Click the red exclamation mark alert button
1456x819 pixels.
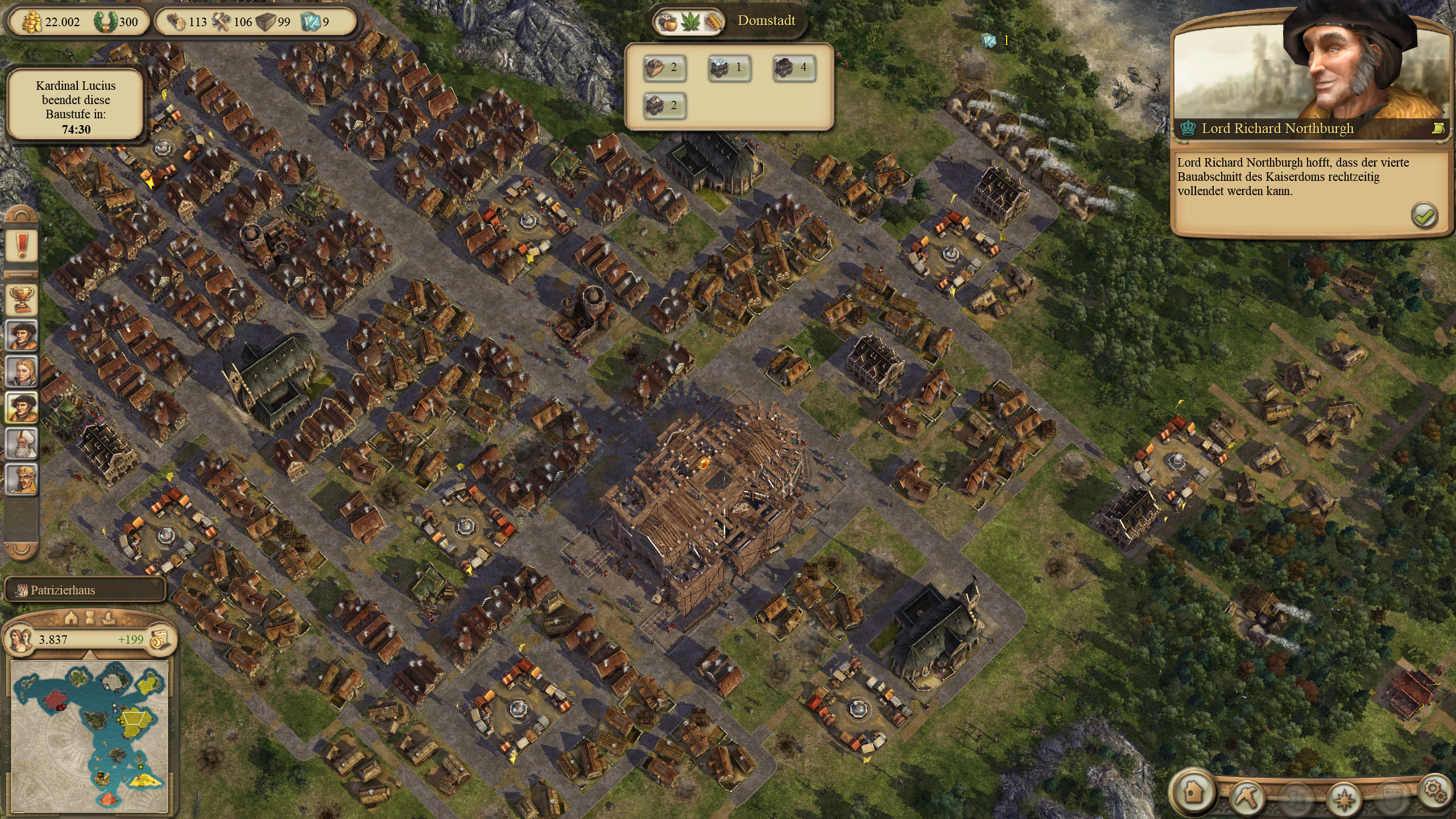tap(22, 246)
